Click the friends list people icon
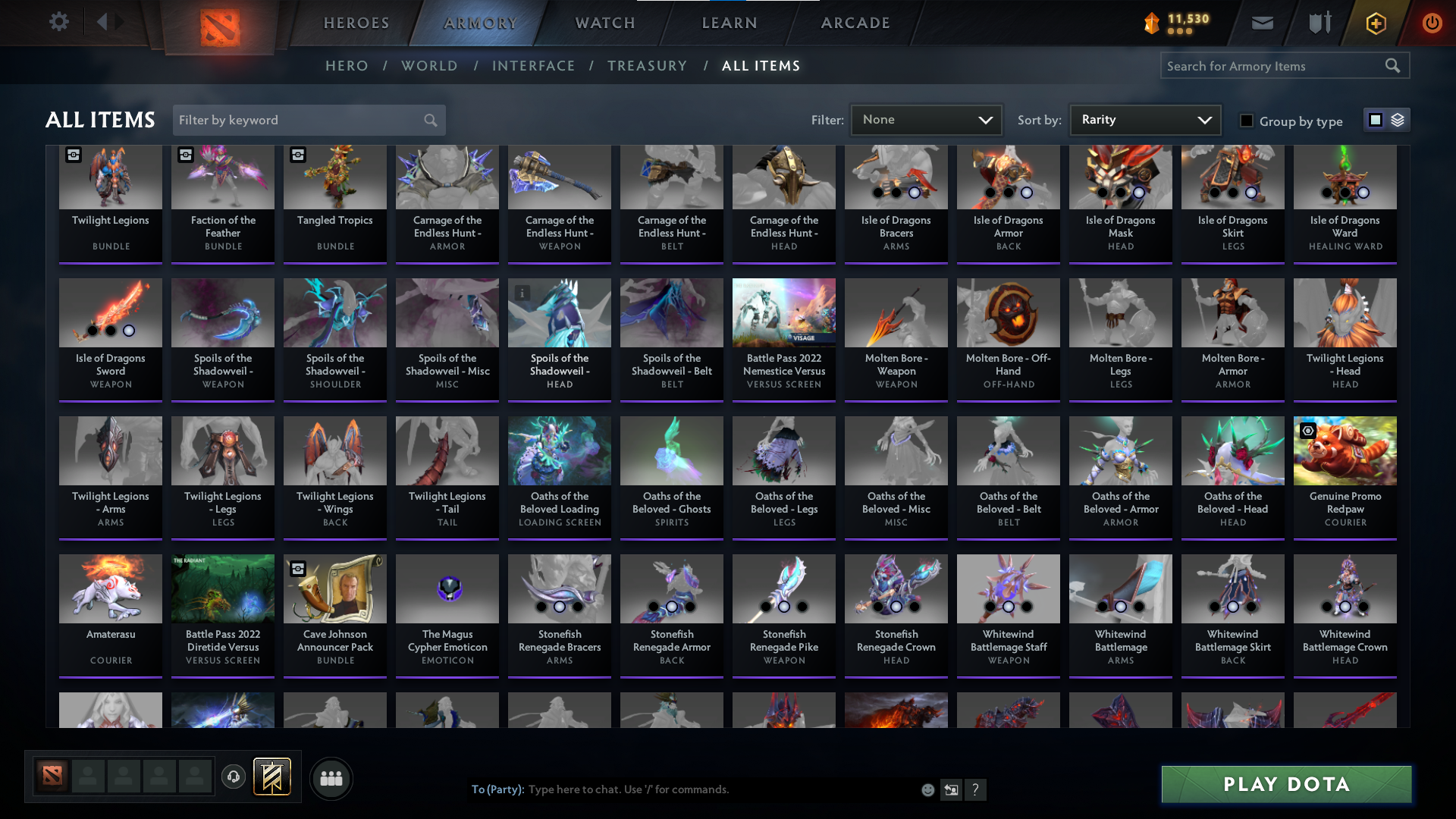Screen dimensions: 1456x819 331,777
